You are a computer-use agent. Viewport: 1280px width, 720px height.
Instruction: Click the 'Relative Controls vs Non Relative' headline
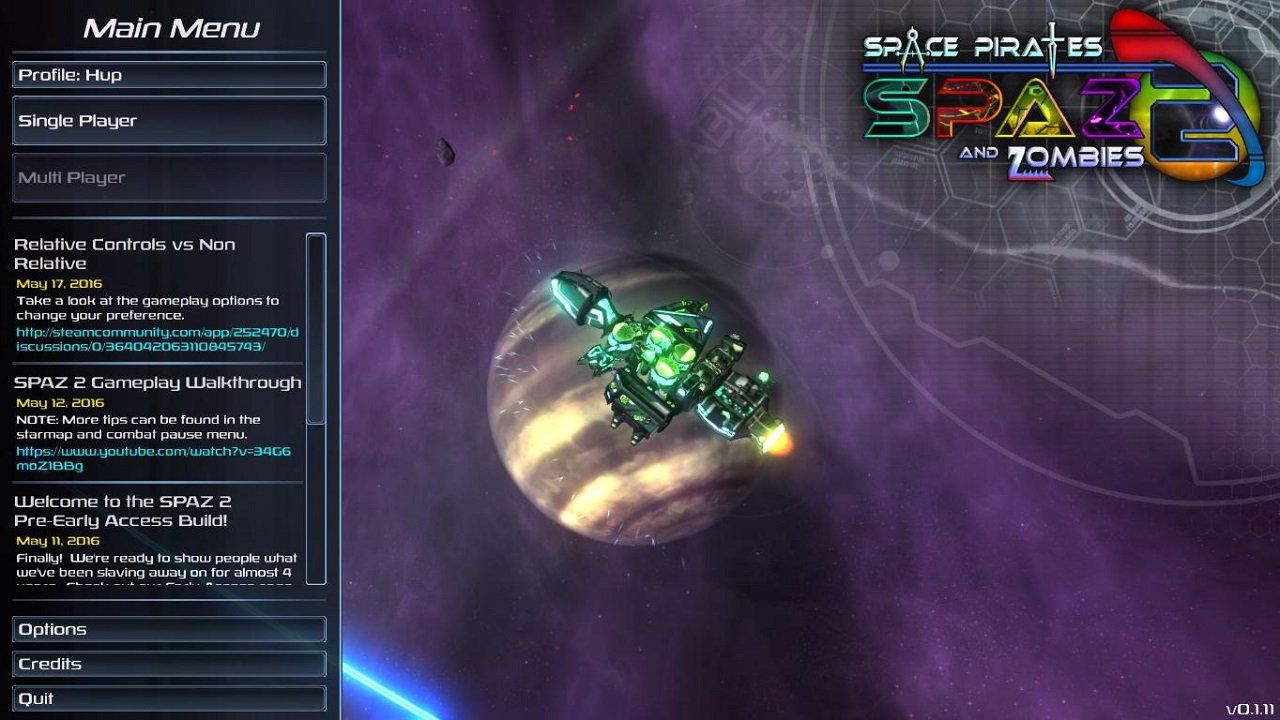127,253
